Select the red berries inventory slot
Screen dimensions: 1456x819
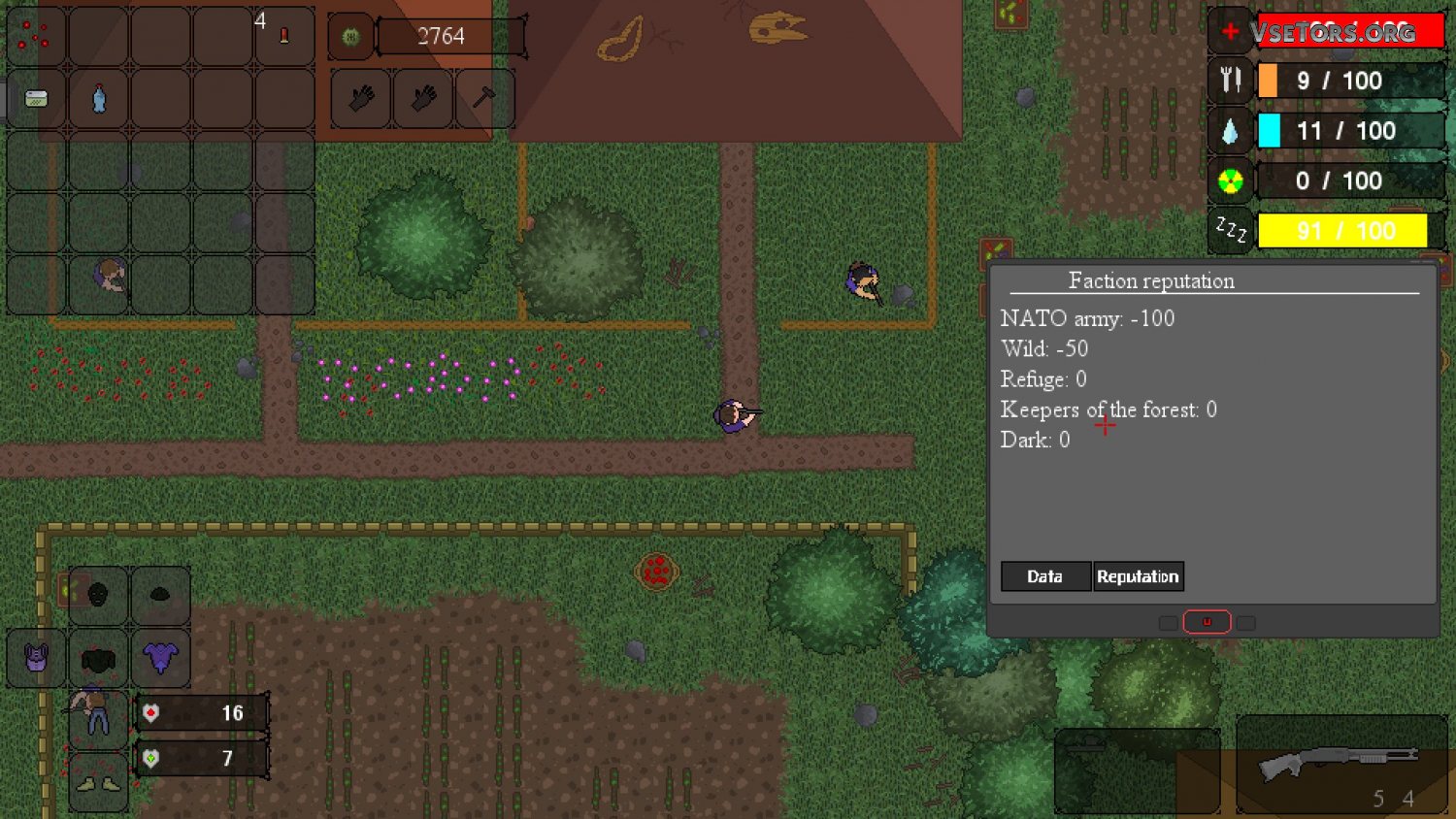[x=36, y=37]
